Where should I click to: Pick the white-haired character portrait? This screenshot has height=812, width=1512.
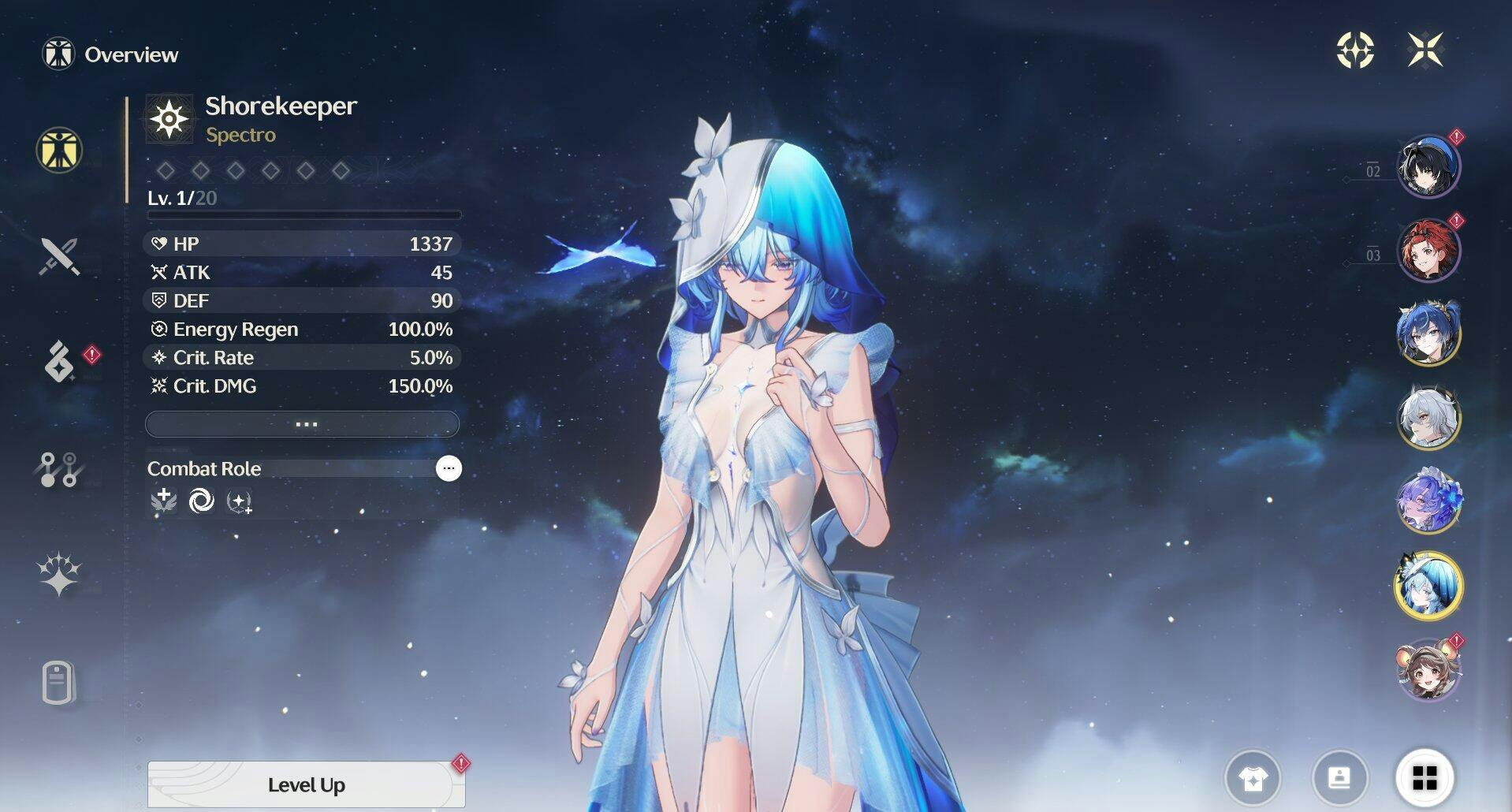point(1428,419)
